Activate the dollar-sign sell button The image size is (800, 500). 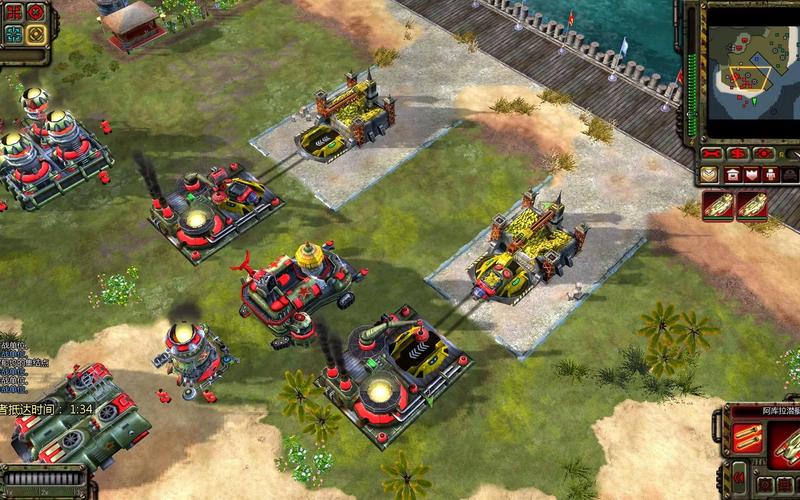pos(738,154)
